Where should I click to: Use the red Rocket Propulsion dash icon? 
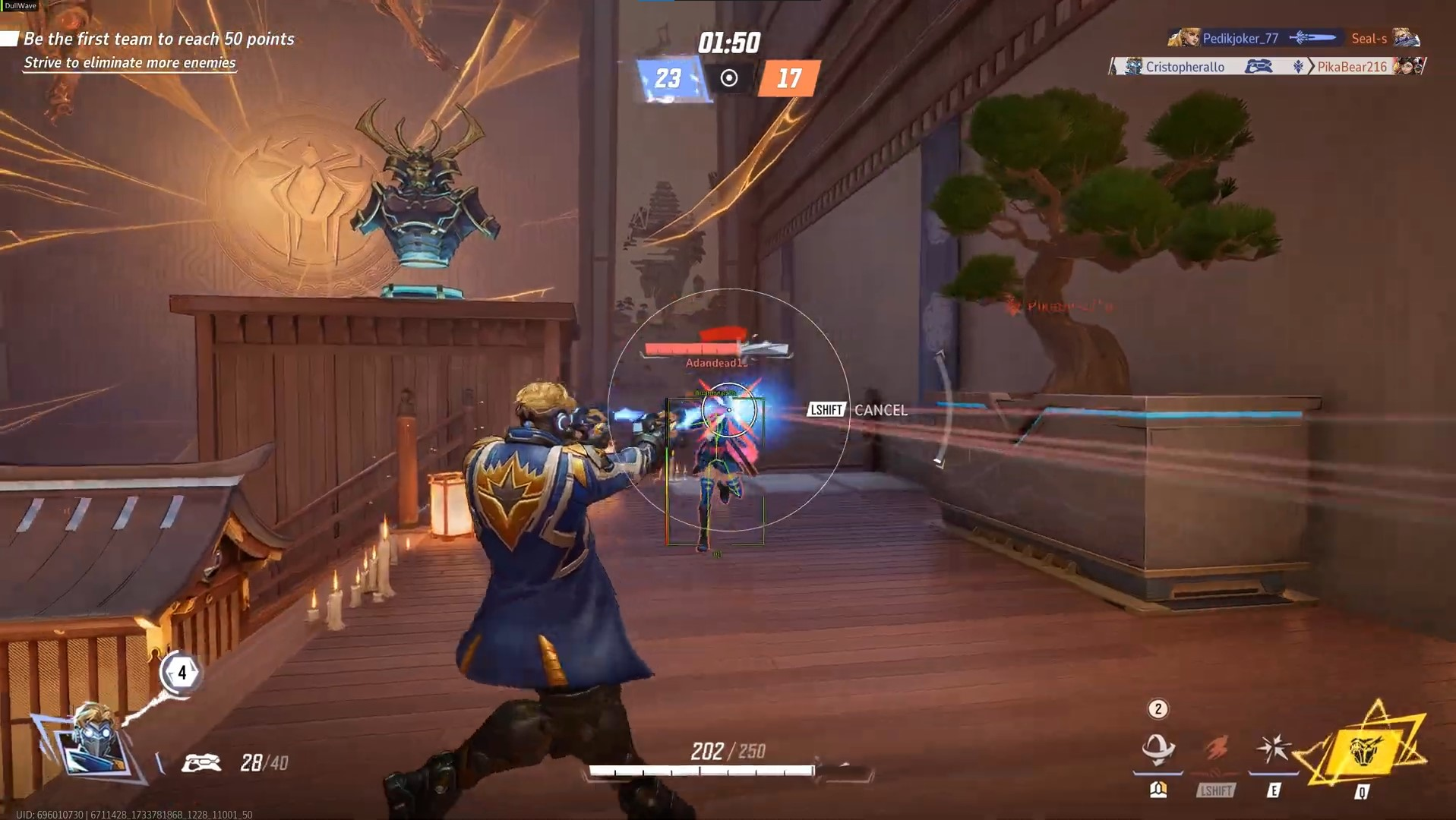pyautogui.click(x=1216, y=749)
